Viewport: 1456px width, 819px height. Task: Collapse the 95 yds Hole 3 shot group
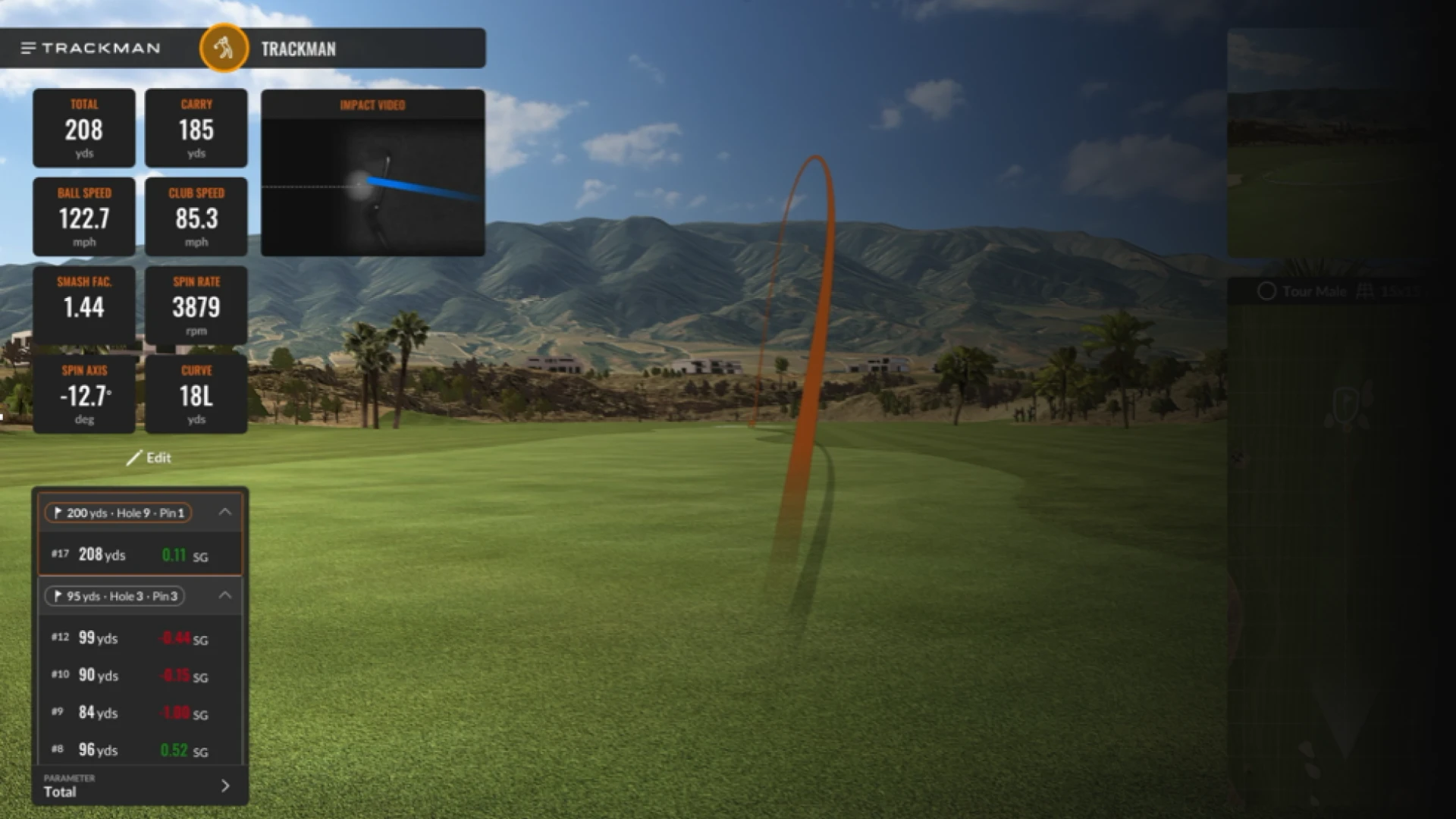tap(224, 596)
